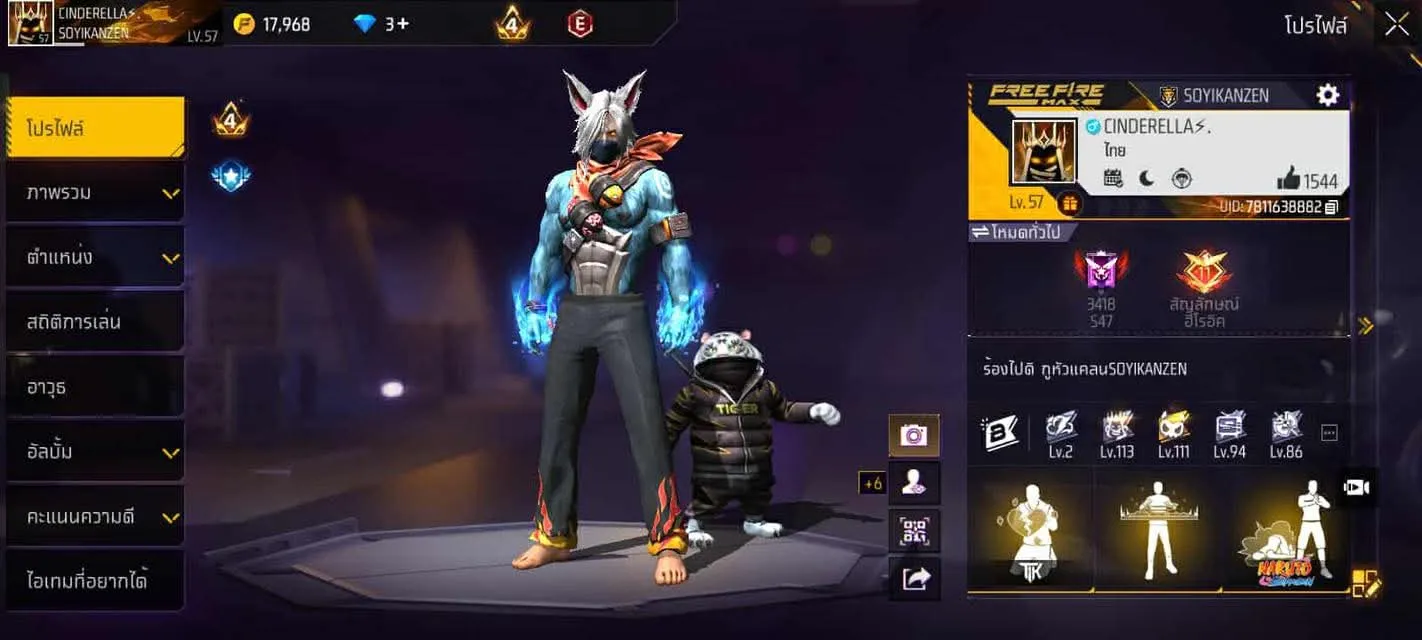The width and height of the screenshot is (1422, 640).
Task: Show the สถิติการเล่น page
Action: pos(95,322)
